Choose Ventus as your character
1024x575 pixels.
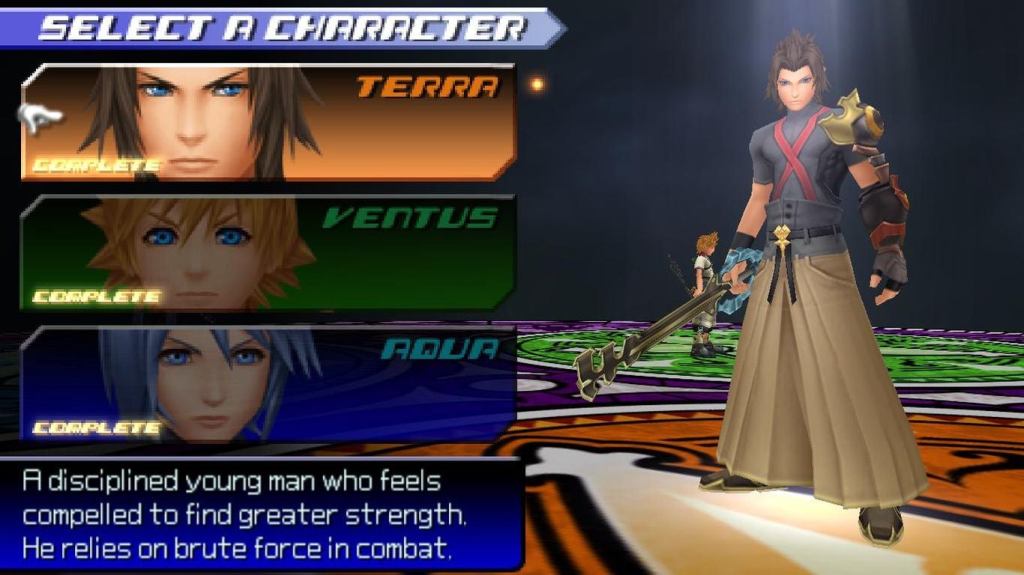click(x=268, y=252)
